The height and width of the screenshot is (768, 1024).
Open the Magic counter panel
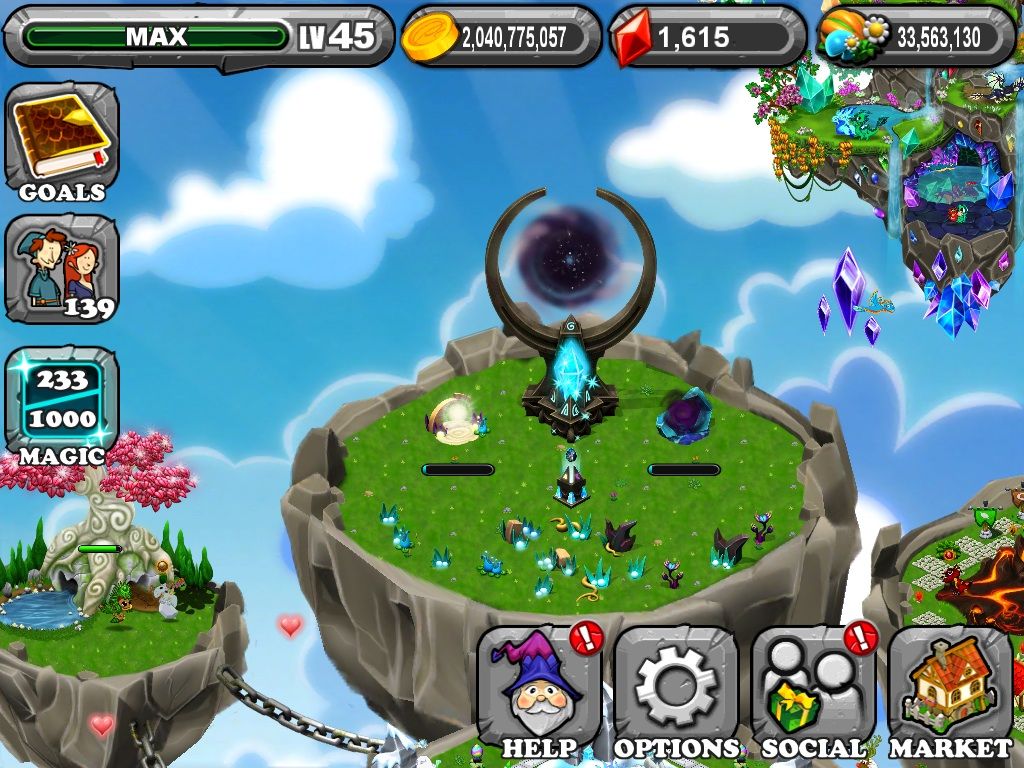click(x=61, y=400)
